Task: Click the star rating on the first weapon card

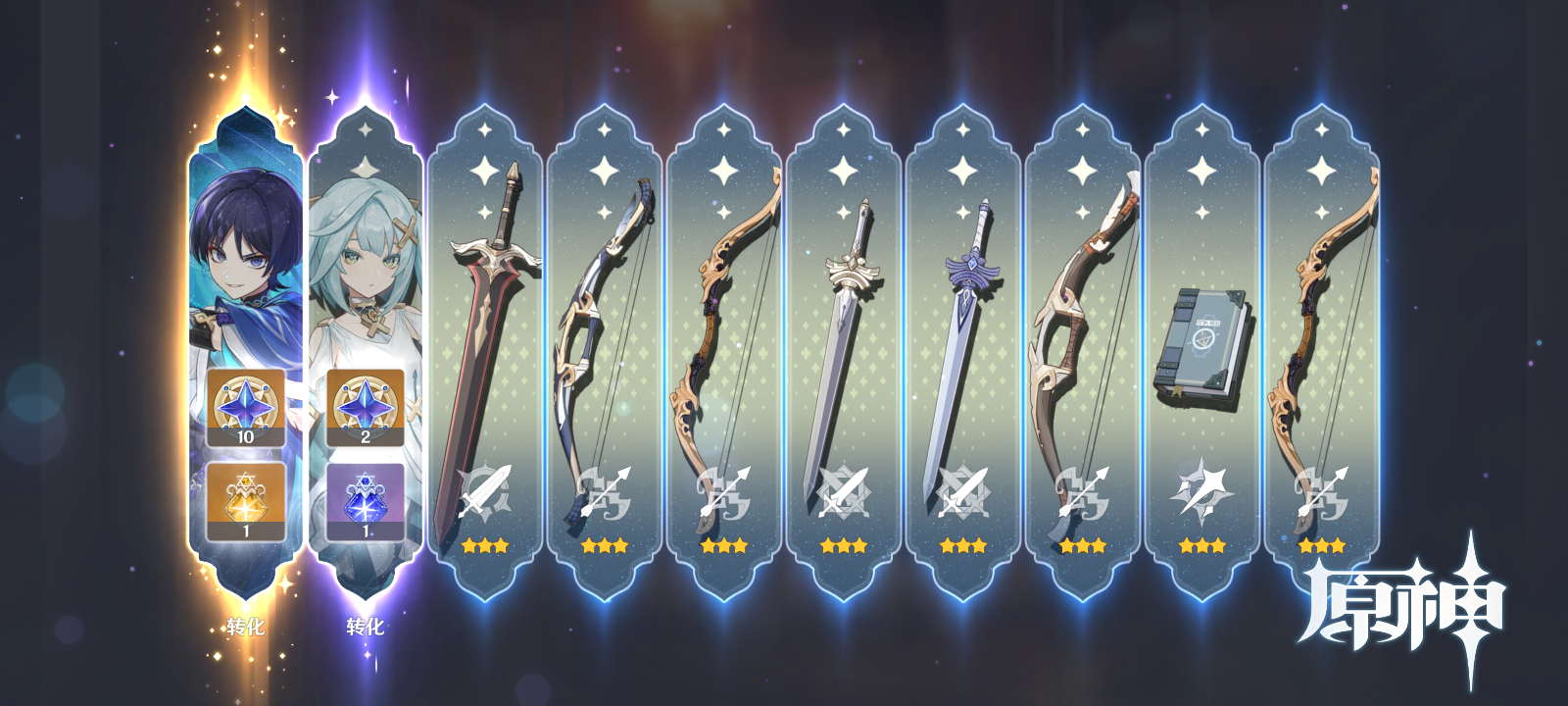Action: [x=483, y=546]
